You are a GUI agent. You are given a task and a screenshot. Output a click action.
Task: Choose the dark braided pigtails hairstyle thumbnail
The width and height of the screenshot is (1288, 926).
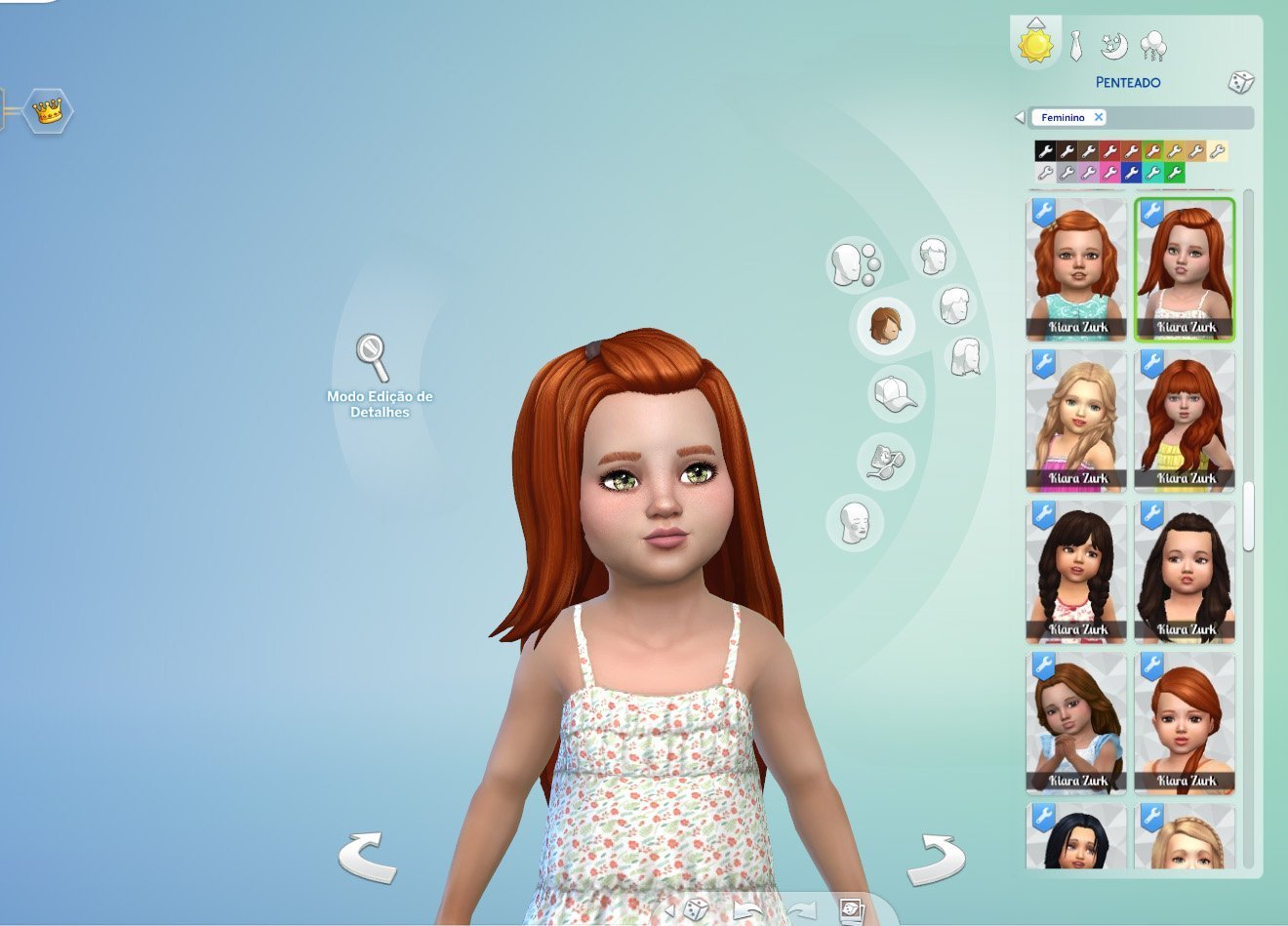[1076, 572]
